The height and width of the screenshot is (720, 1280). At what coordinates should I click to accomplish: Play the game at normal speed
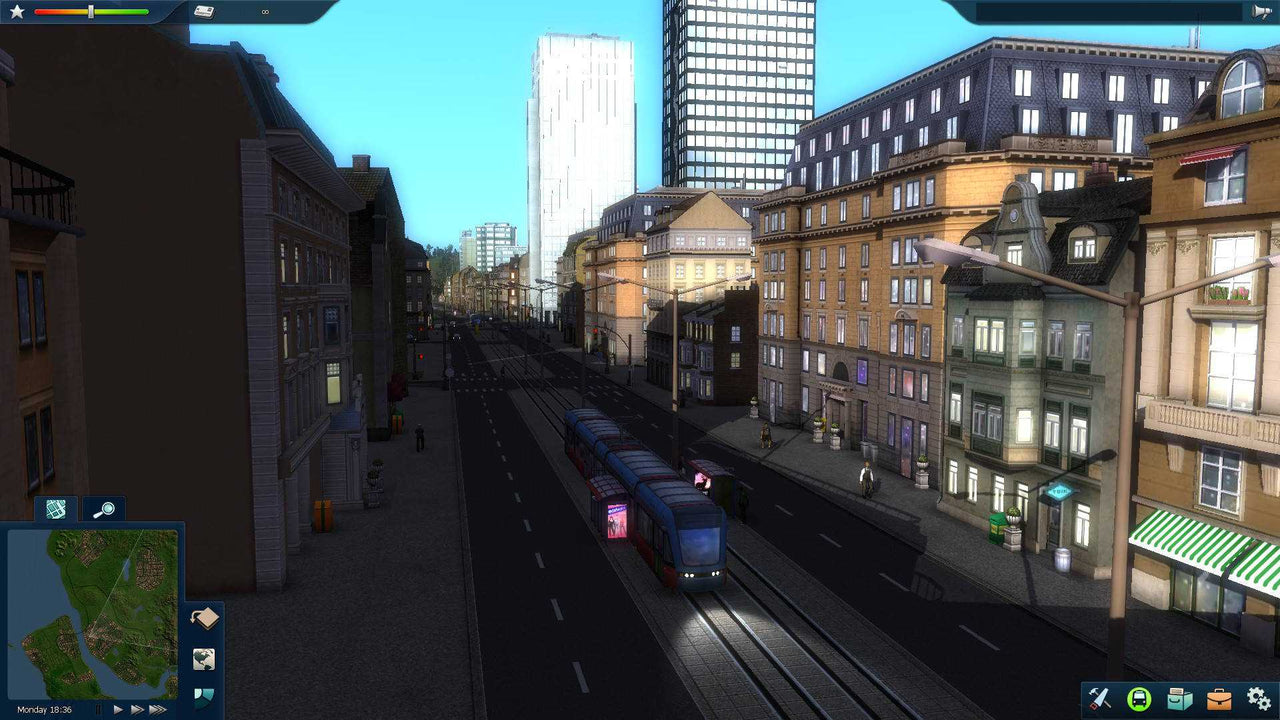coord(117,708)
